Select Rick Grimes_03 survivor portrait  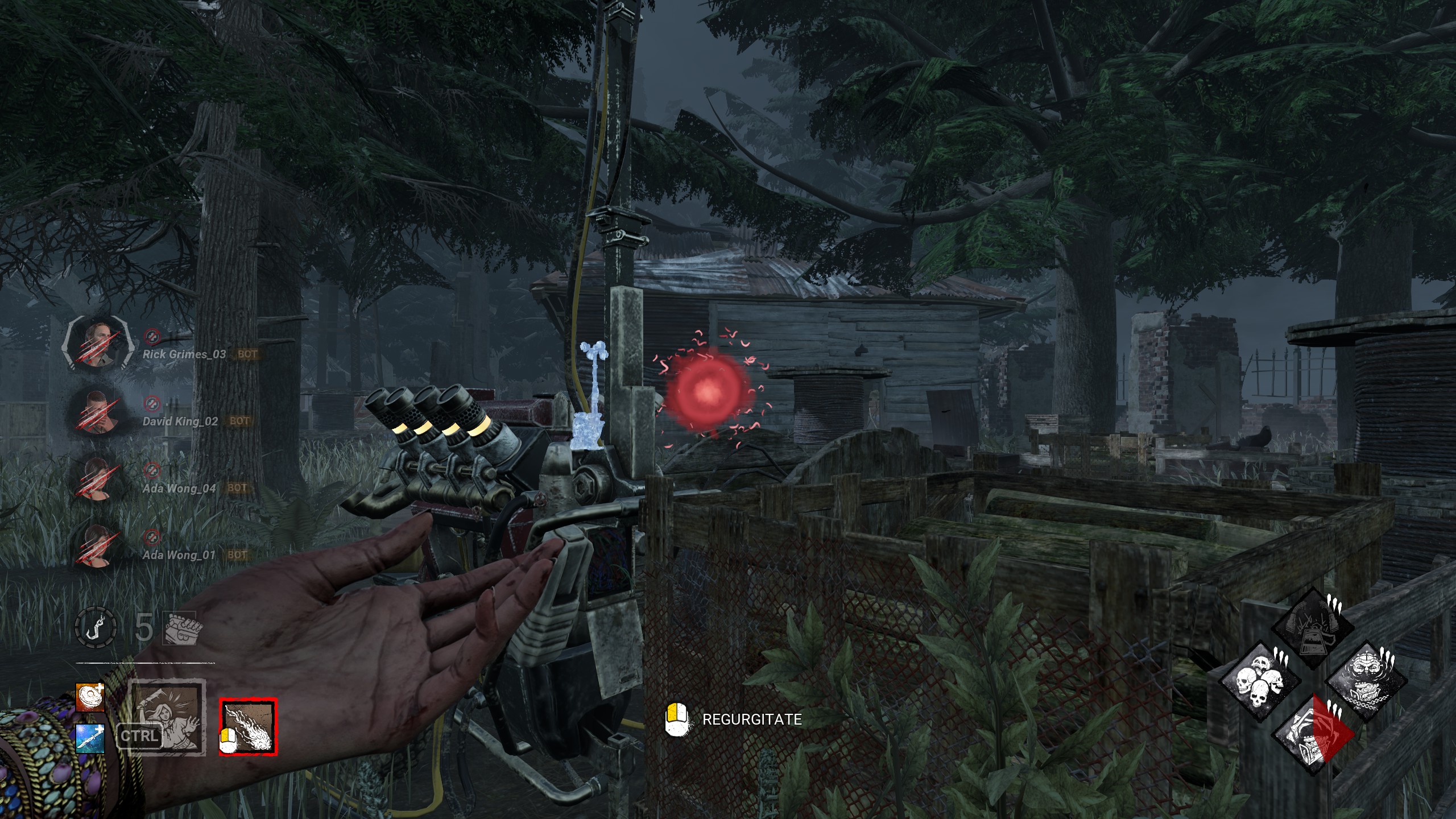click(97, 345)
